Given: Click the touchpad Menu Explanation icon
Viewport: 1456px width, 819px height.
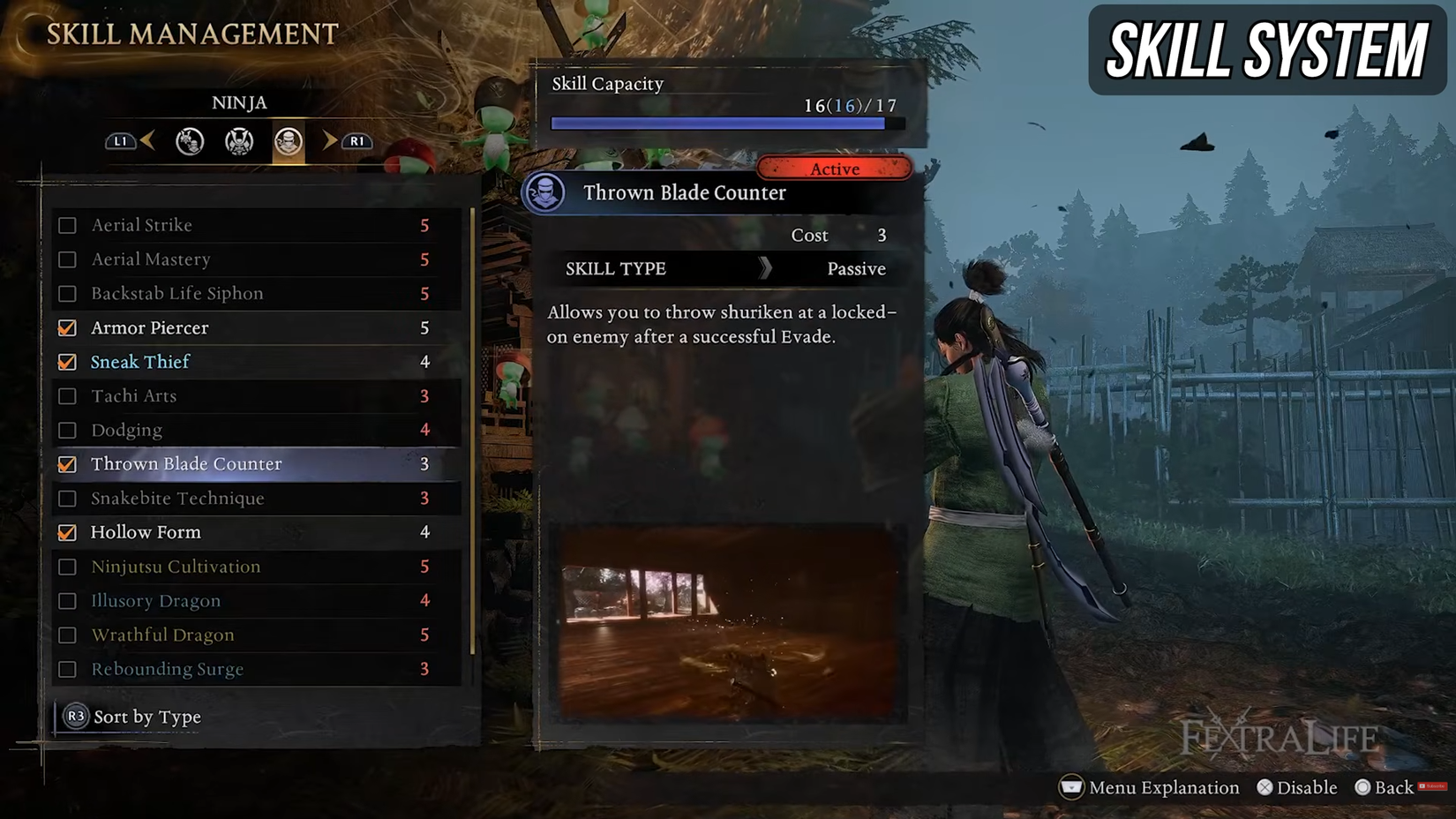Looking at the screenshot, I should (x=1069, y=787).
